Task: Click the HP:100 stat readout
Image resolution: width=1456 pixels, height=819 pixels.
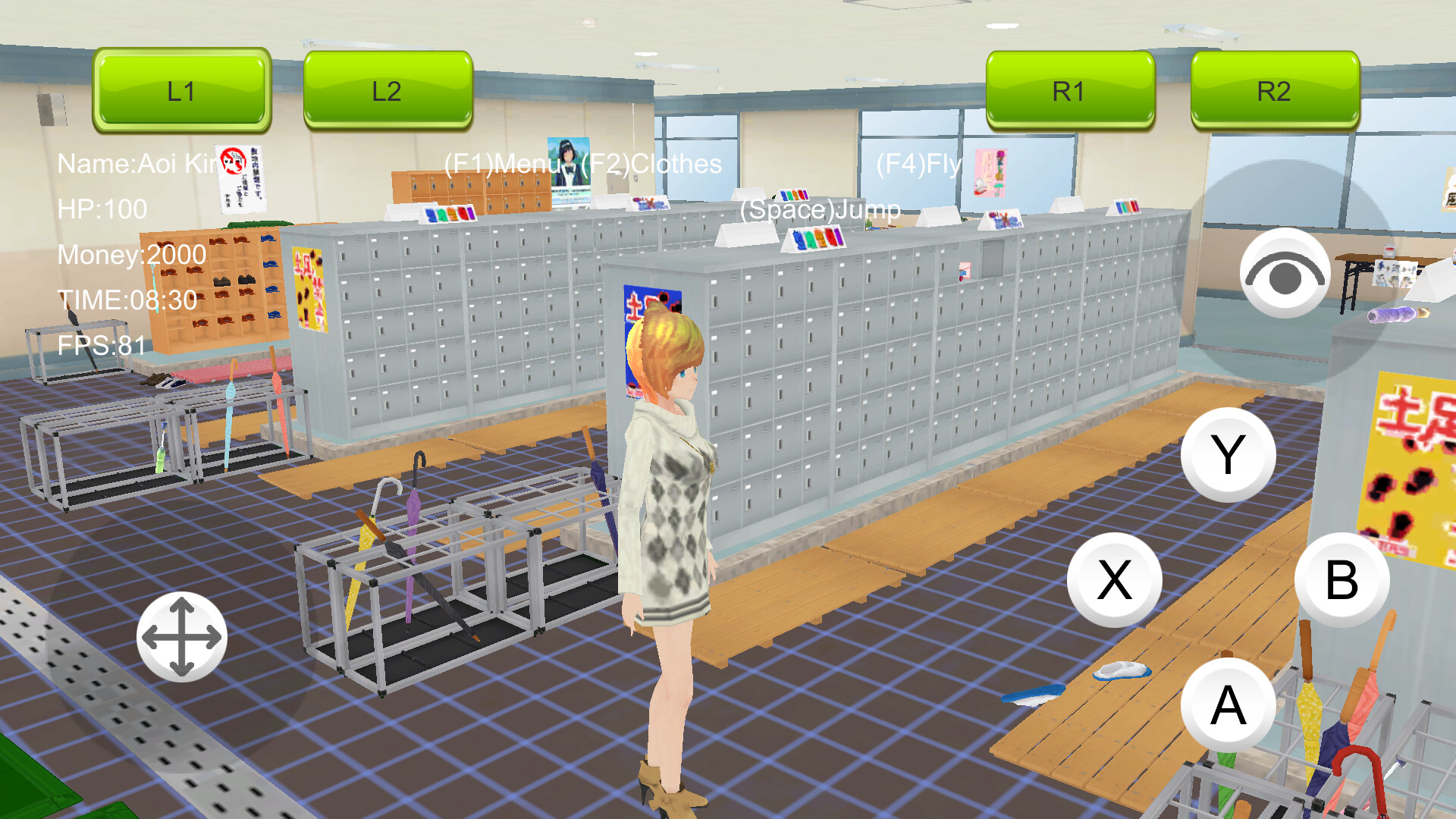Action: [x=100, y=209]
